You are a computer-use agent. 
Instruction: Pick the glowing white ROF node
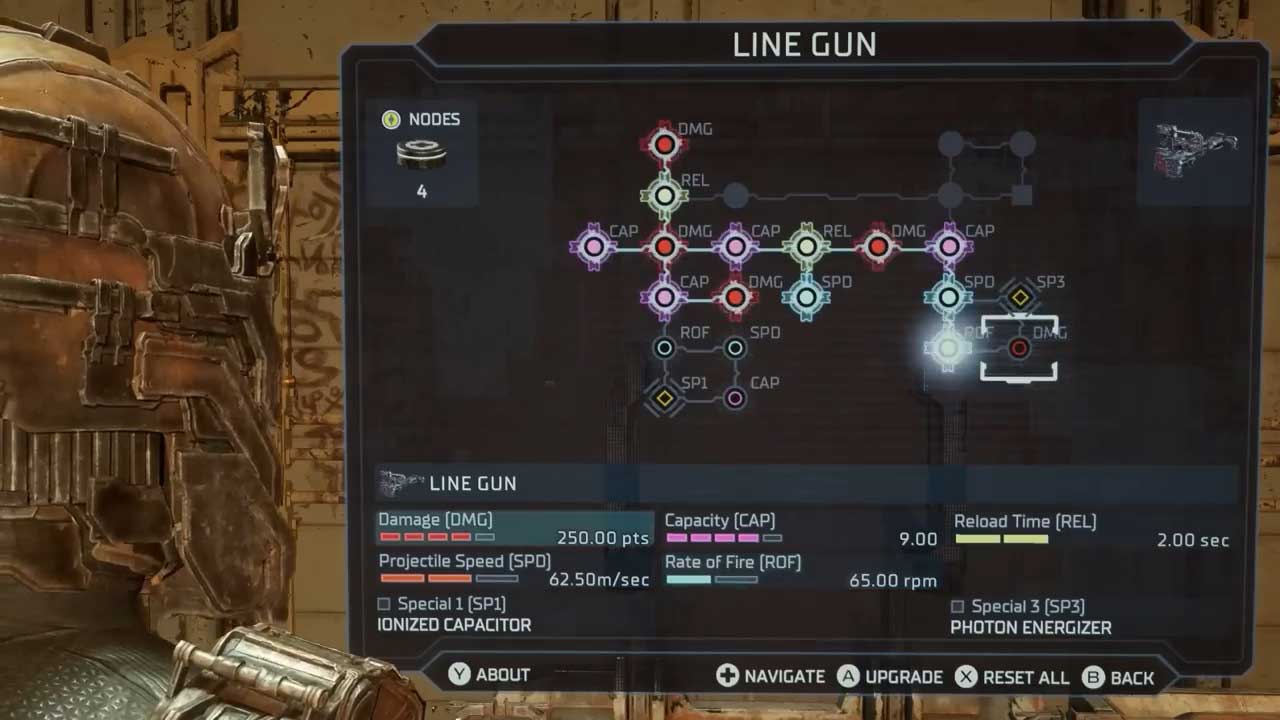click(x=948, y=348)
